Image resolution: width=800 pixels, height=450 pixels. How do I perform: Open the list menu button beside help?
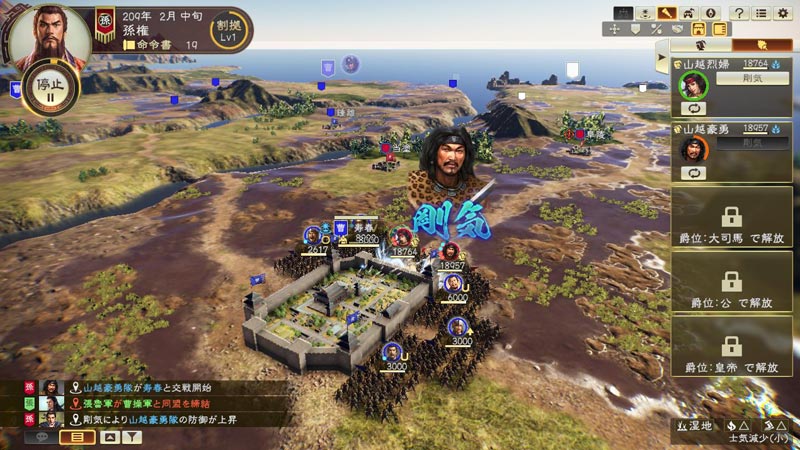762,13
